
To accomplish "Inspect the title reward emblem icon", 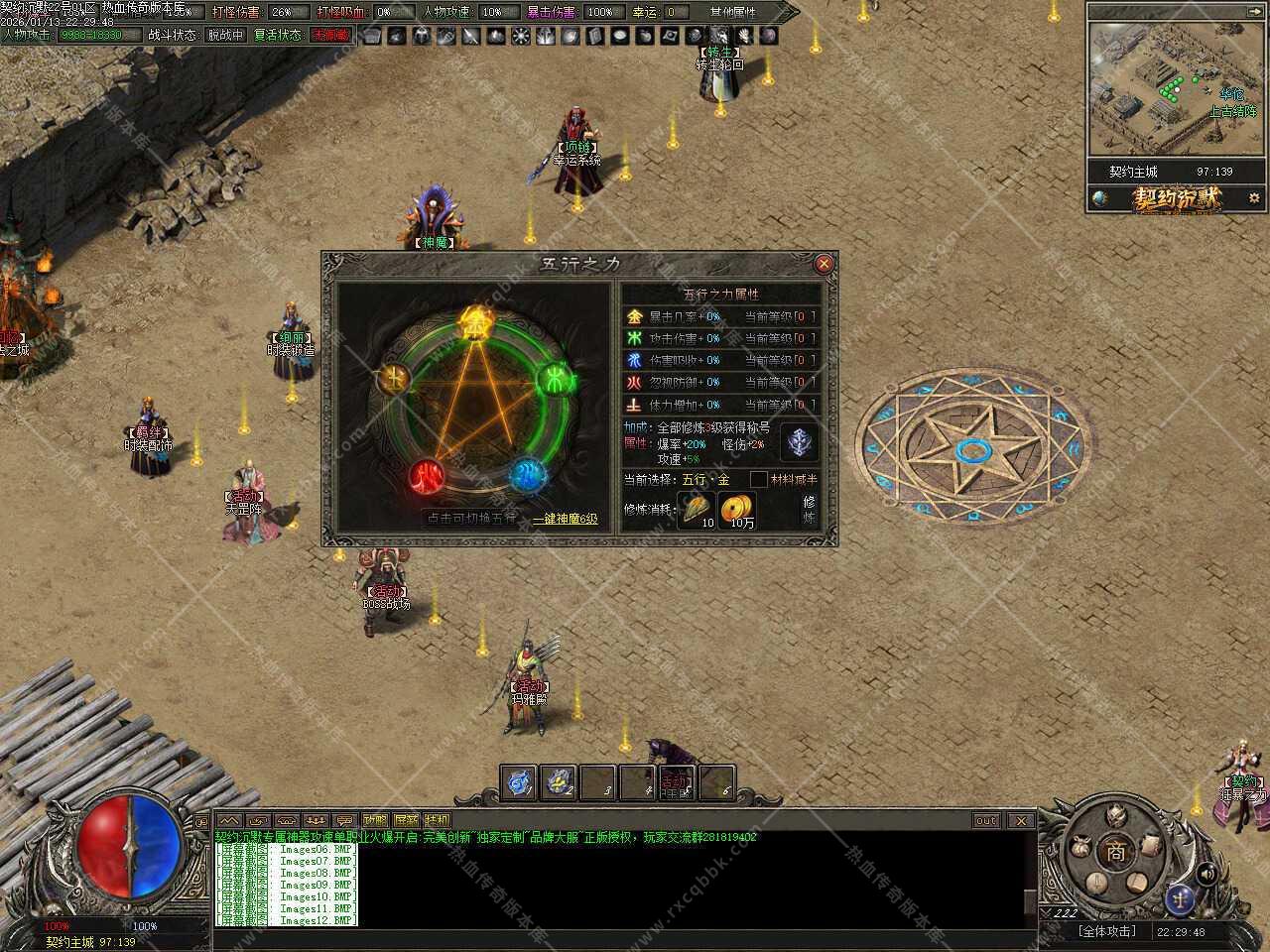I will point(800,442).
